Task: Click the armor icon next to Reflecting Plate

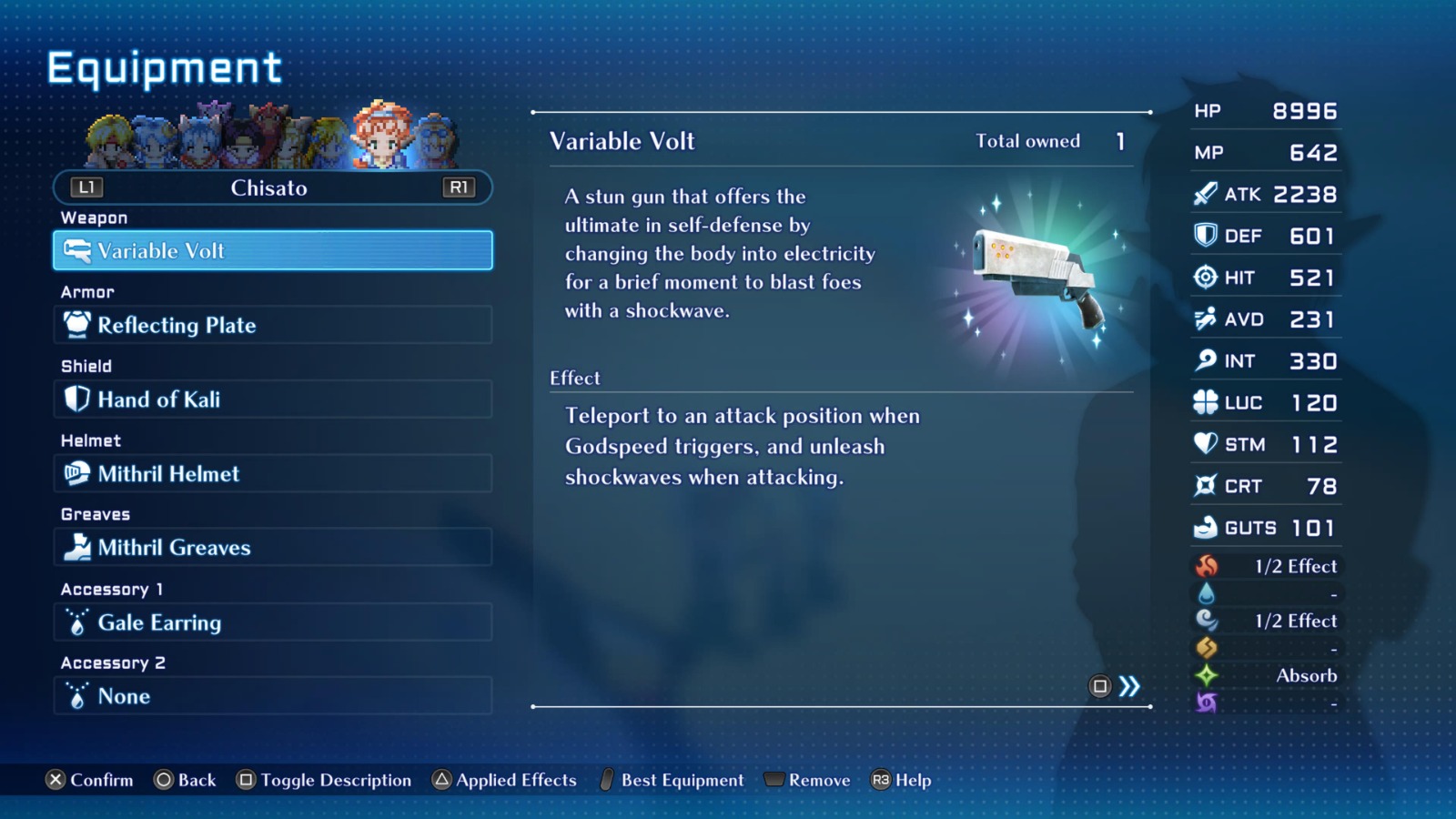Action: pos(77,324)
